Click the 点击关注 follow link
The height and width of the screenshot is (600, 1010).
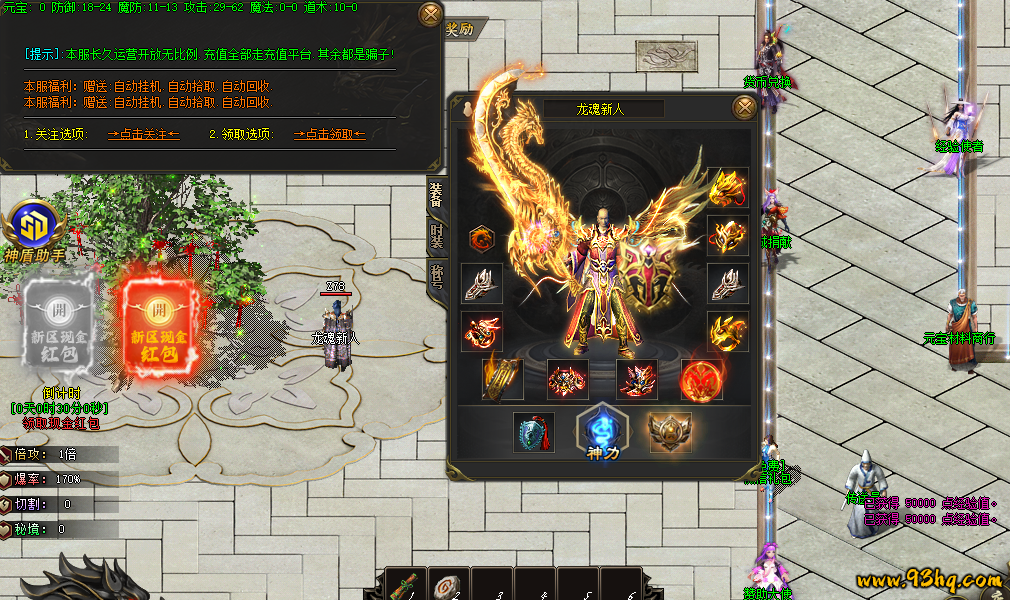143,133
